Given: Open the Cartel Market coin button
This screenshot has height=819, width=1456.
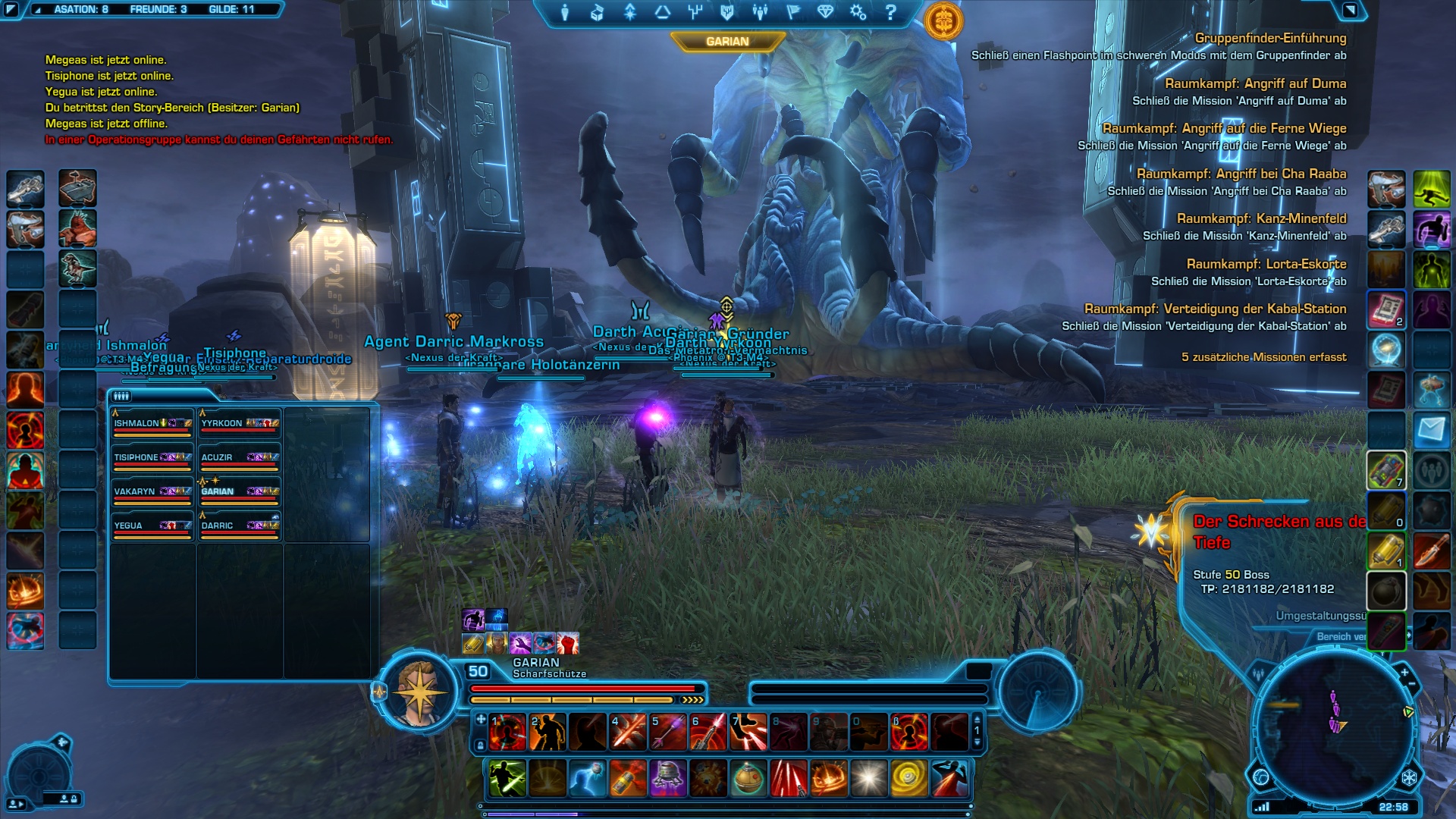Looking at the screenshot, I should pos(943,20).
